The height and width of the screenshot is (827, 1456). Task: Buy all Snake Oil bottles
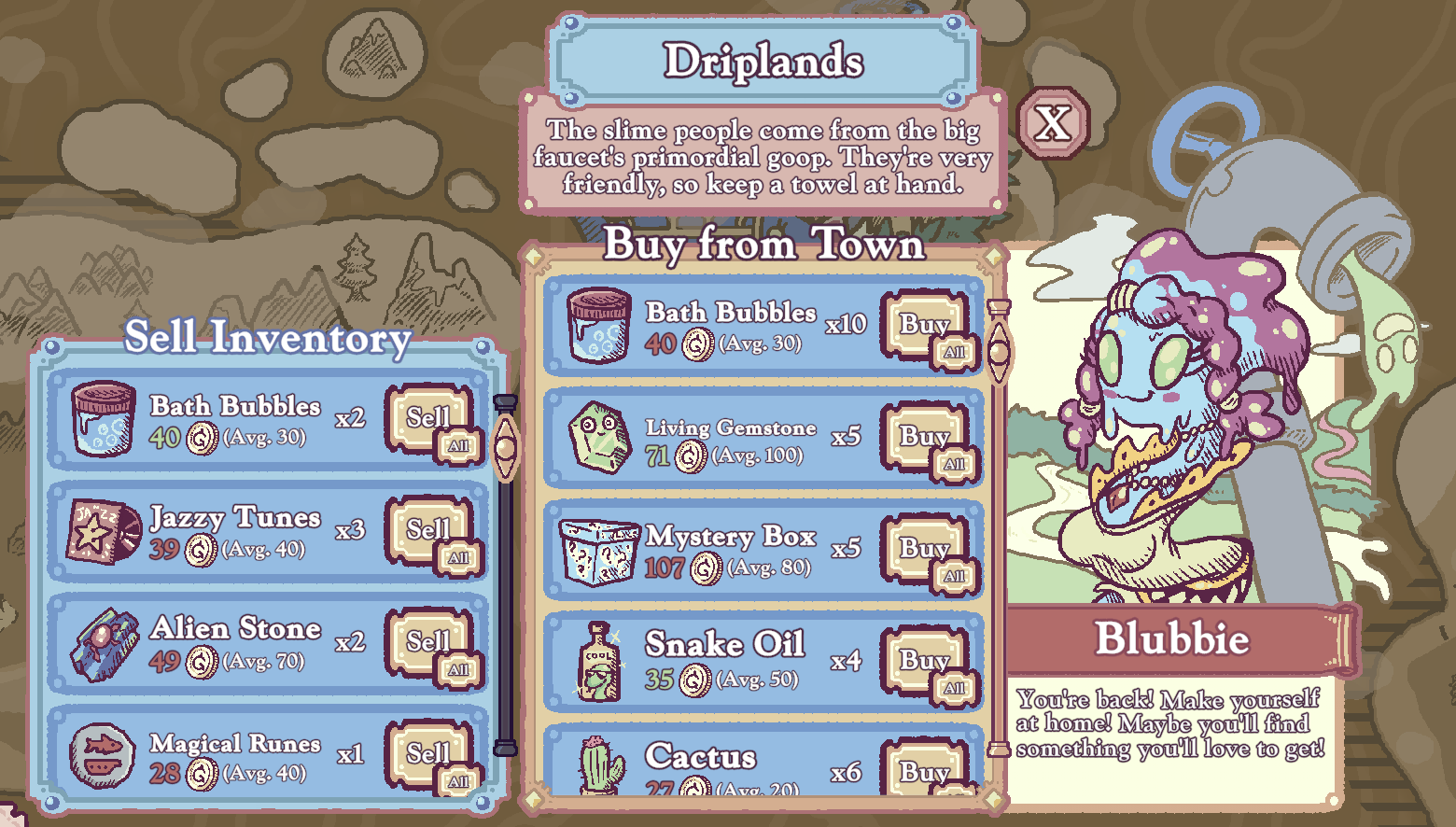(954, 688)
